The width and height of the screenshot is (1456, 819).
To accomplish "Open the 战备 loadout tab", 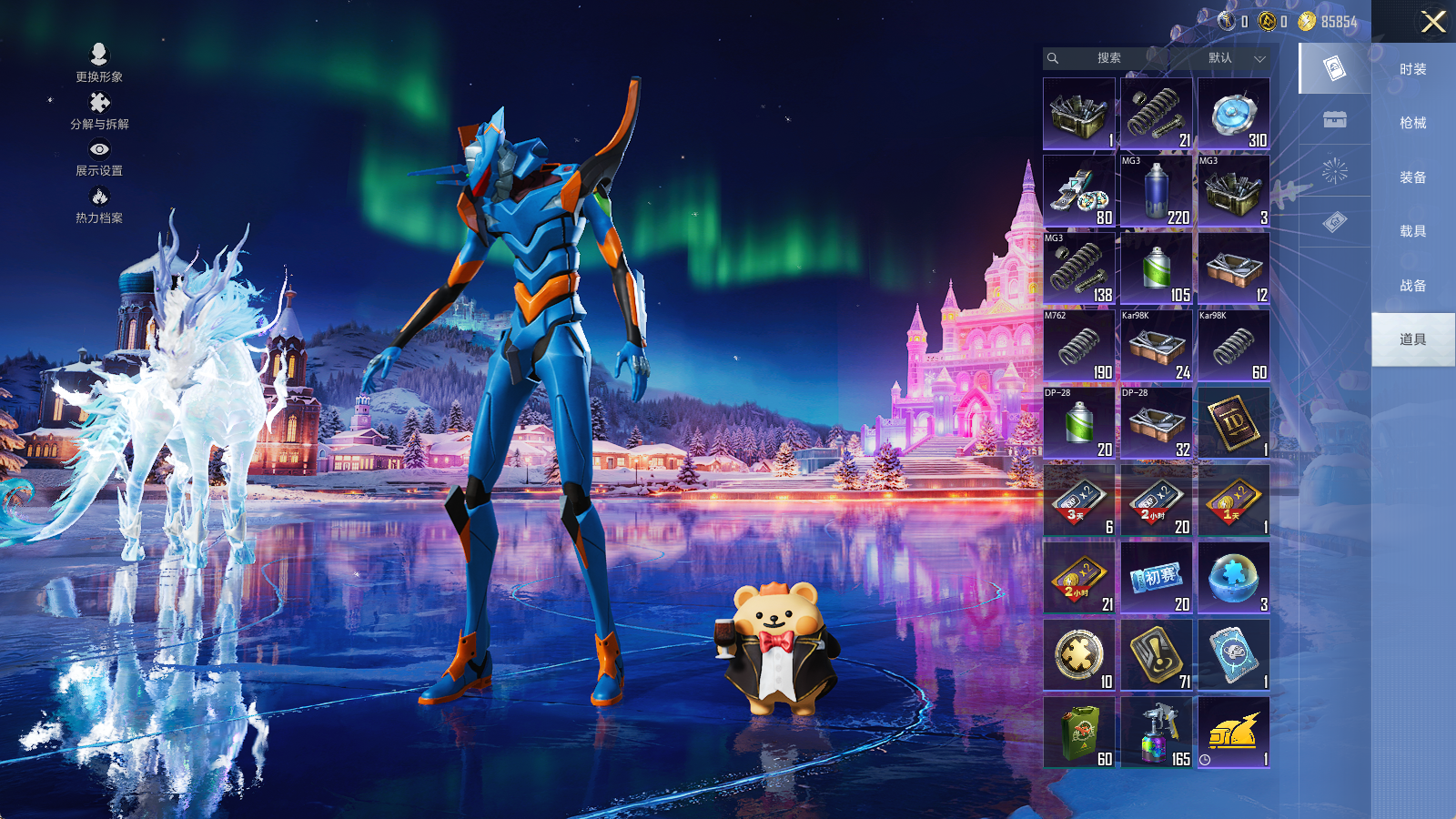I will 1412,286.
